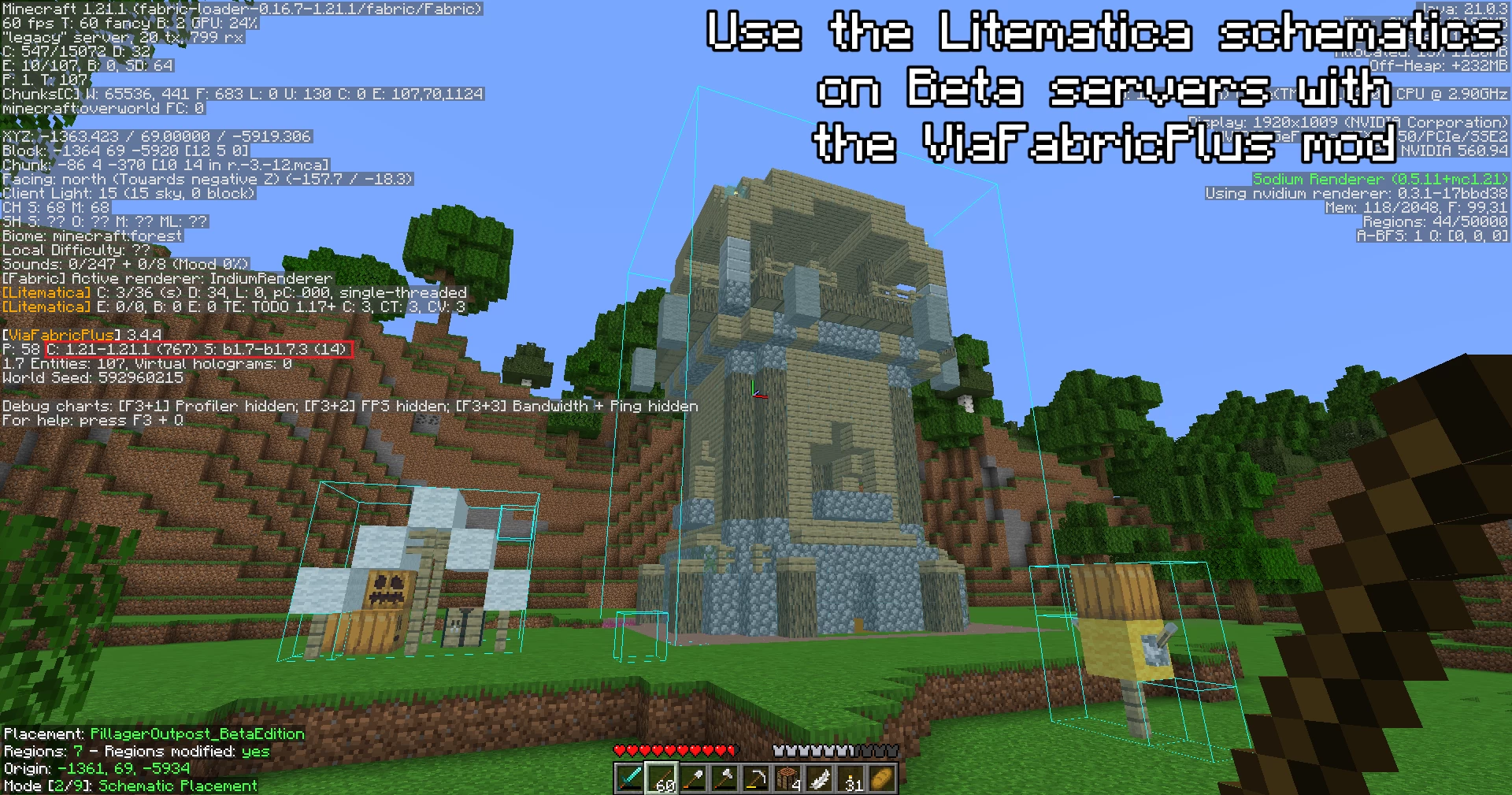Pick the feather hotbar slot
Viewport: 1512px width, 795px height.
(x=819, y=778)
